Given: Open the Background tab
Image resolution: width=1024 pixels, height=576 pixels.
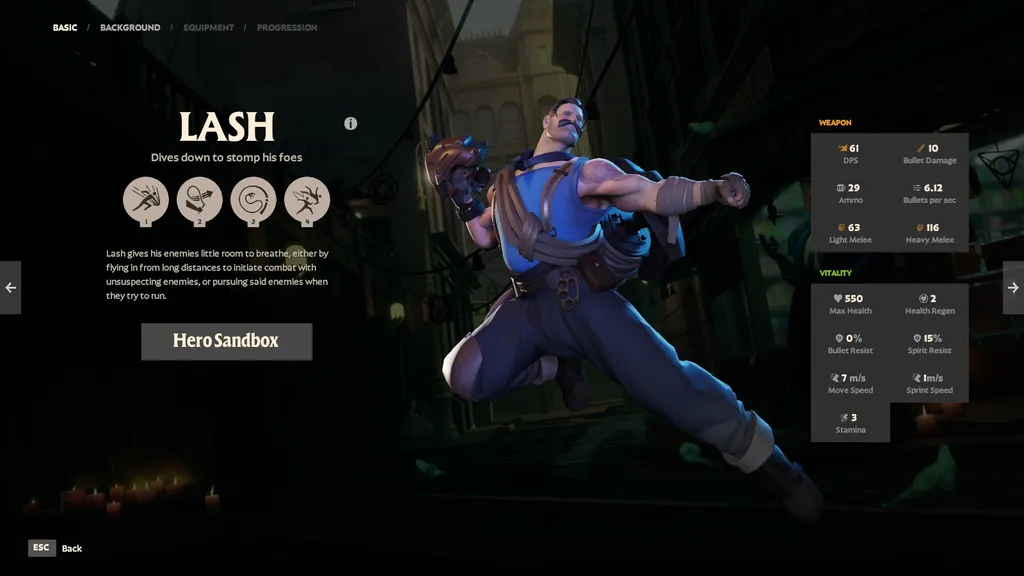Looking at the screenshot, I should coord(130,28).
